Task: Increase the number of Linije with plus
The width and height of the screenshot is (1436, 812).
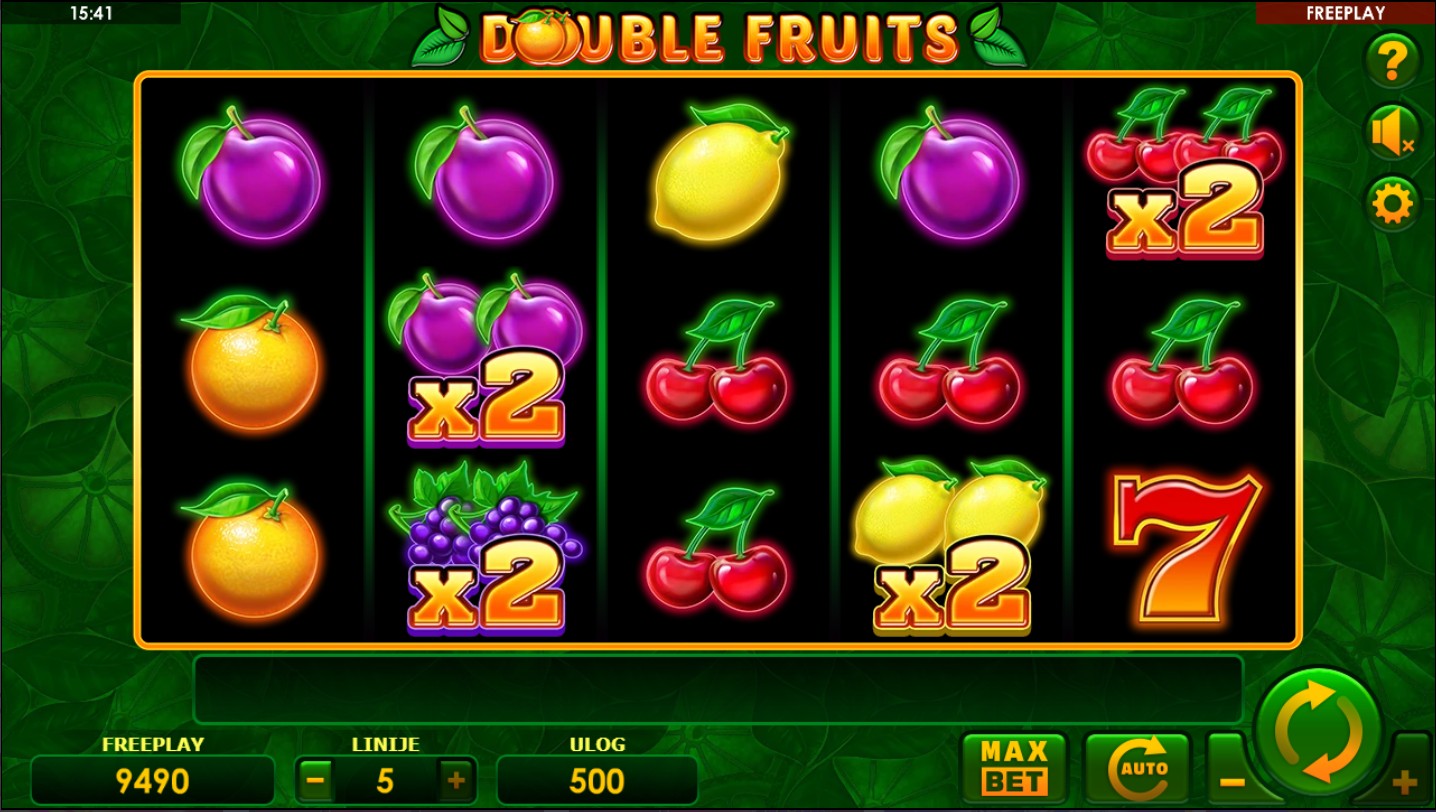Action: (456, 780)
